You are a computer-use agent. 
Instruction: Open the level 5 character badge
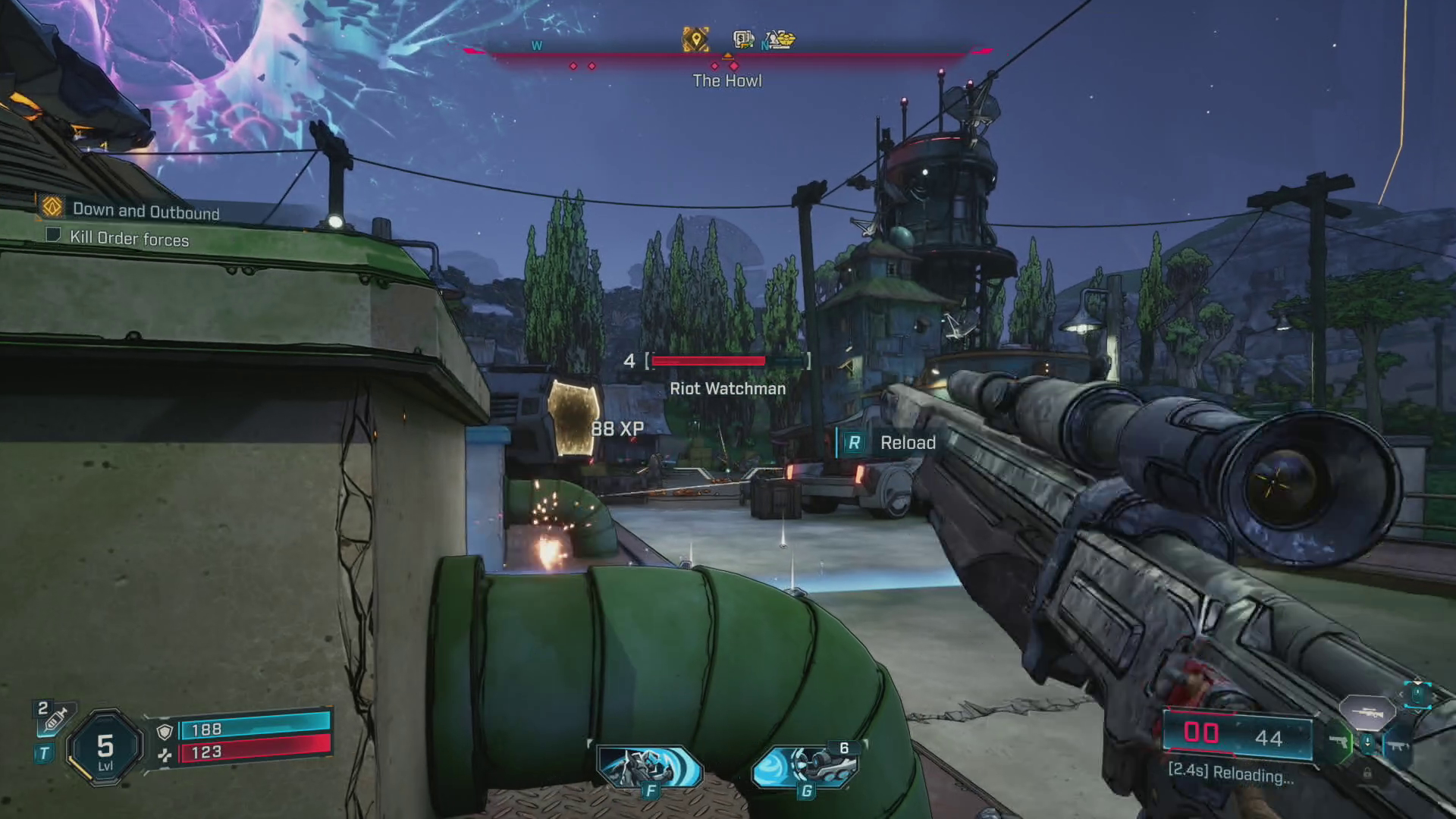tap(105, 749)
